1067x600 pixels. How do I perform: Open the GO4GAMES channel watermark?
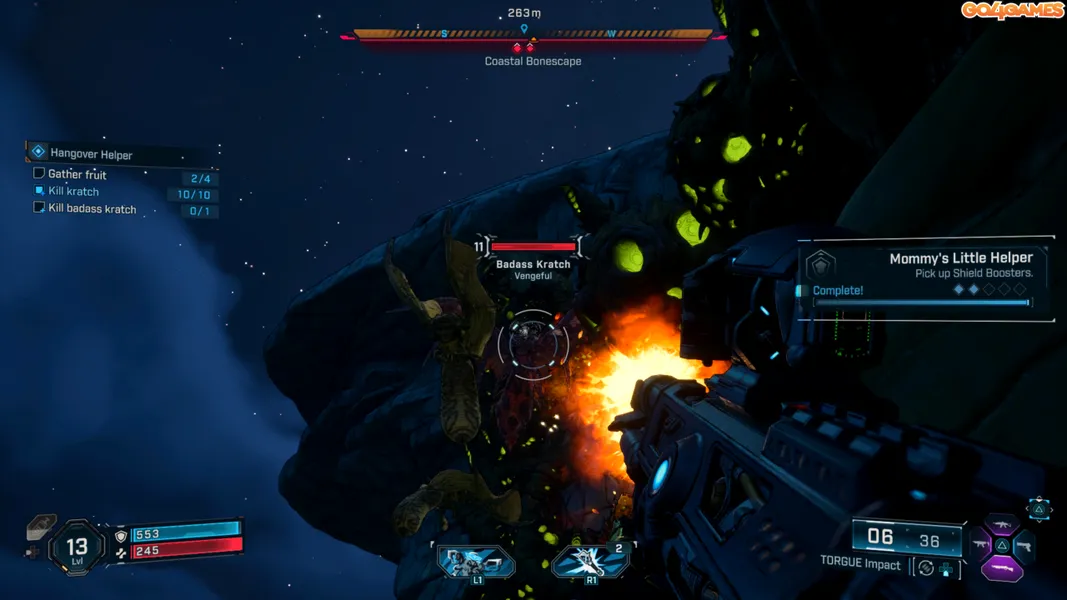[x=1012, y=11]
